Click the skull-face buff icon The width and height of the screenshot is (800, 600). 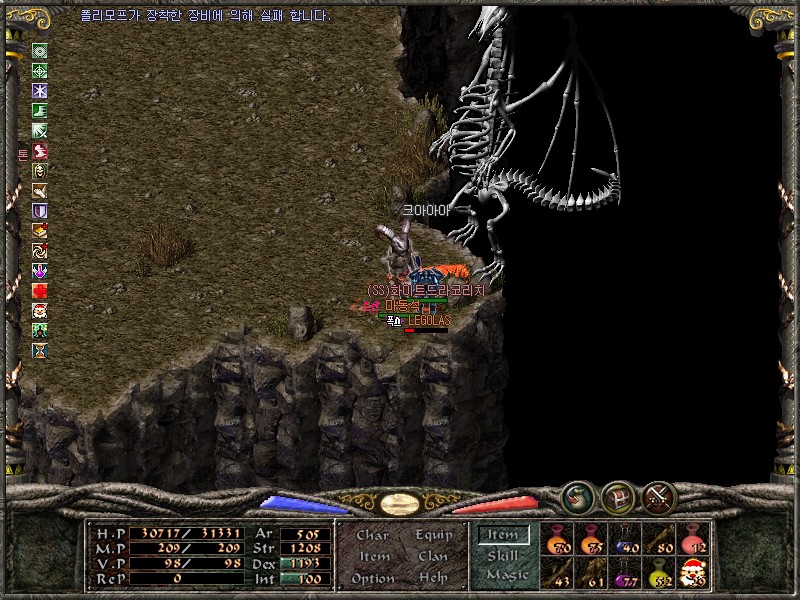(40, 171)
